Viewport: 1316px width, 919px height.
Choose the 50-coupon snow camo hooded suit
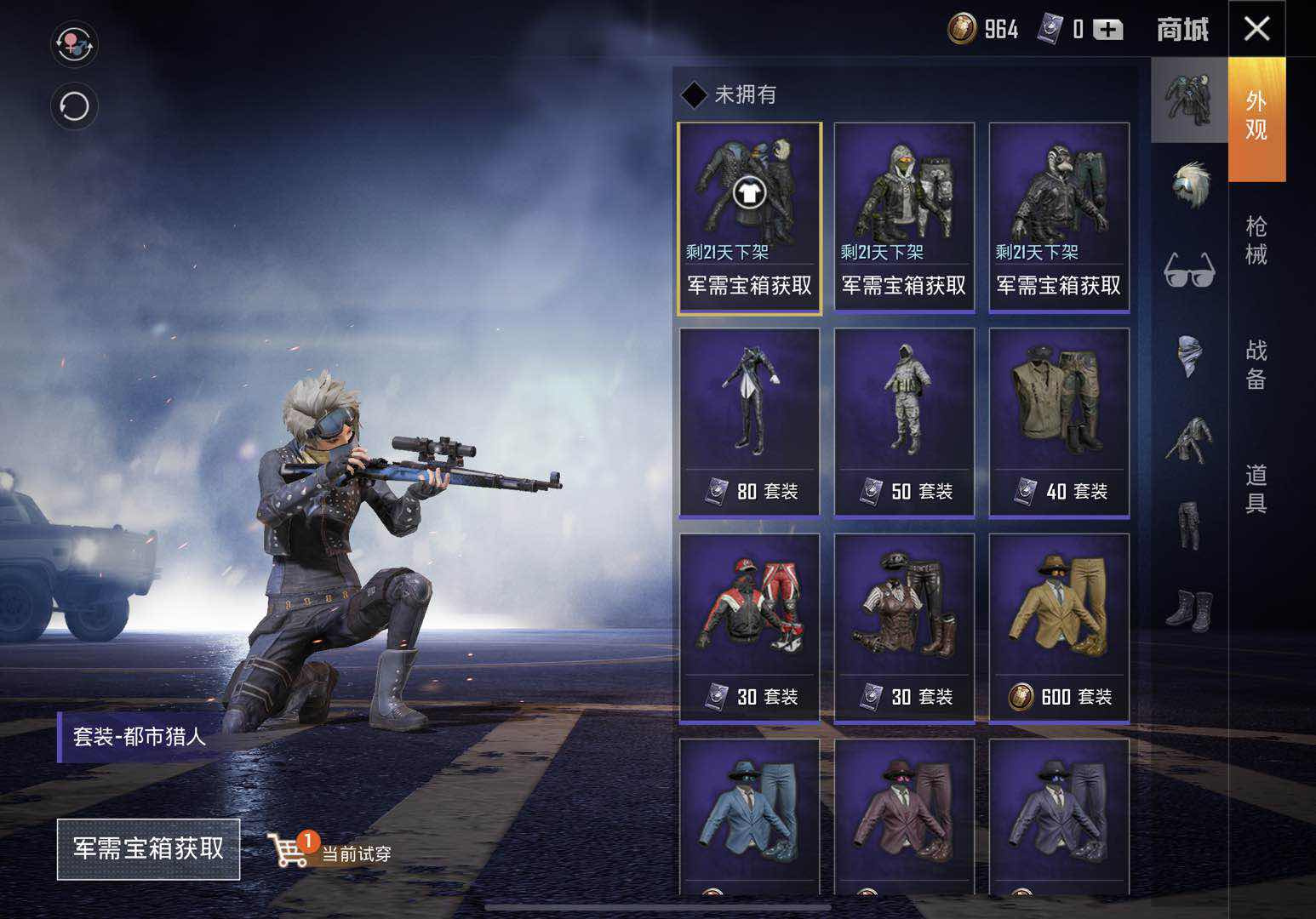pos(904,422)
